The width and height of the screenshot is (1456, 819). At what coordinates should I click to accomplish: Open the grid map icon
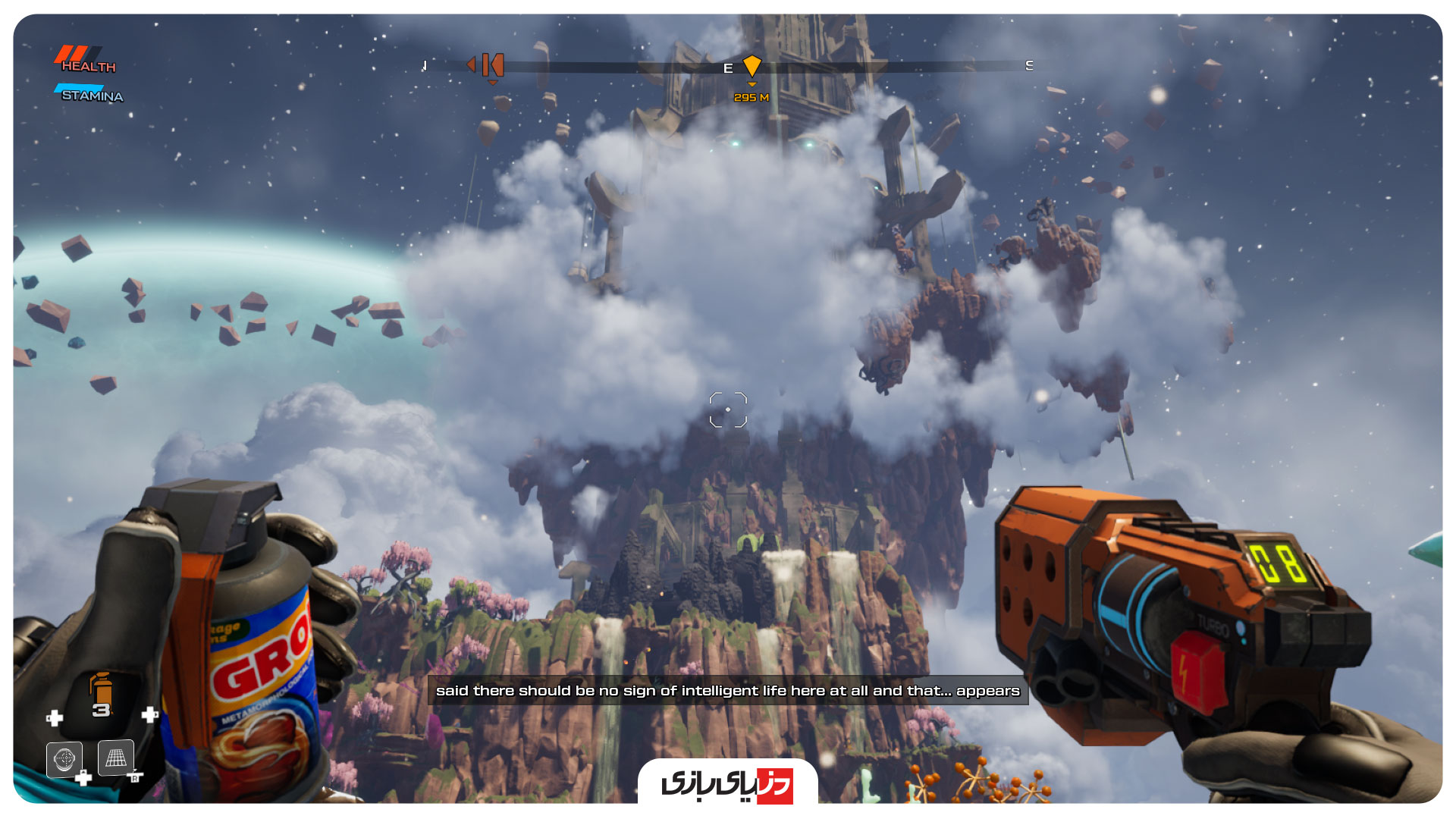(116, 758)
